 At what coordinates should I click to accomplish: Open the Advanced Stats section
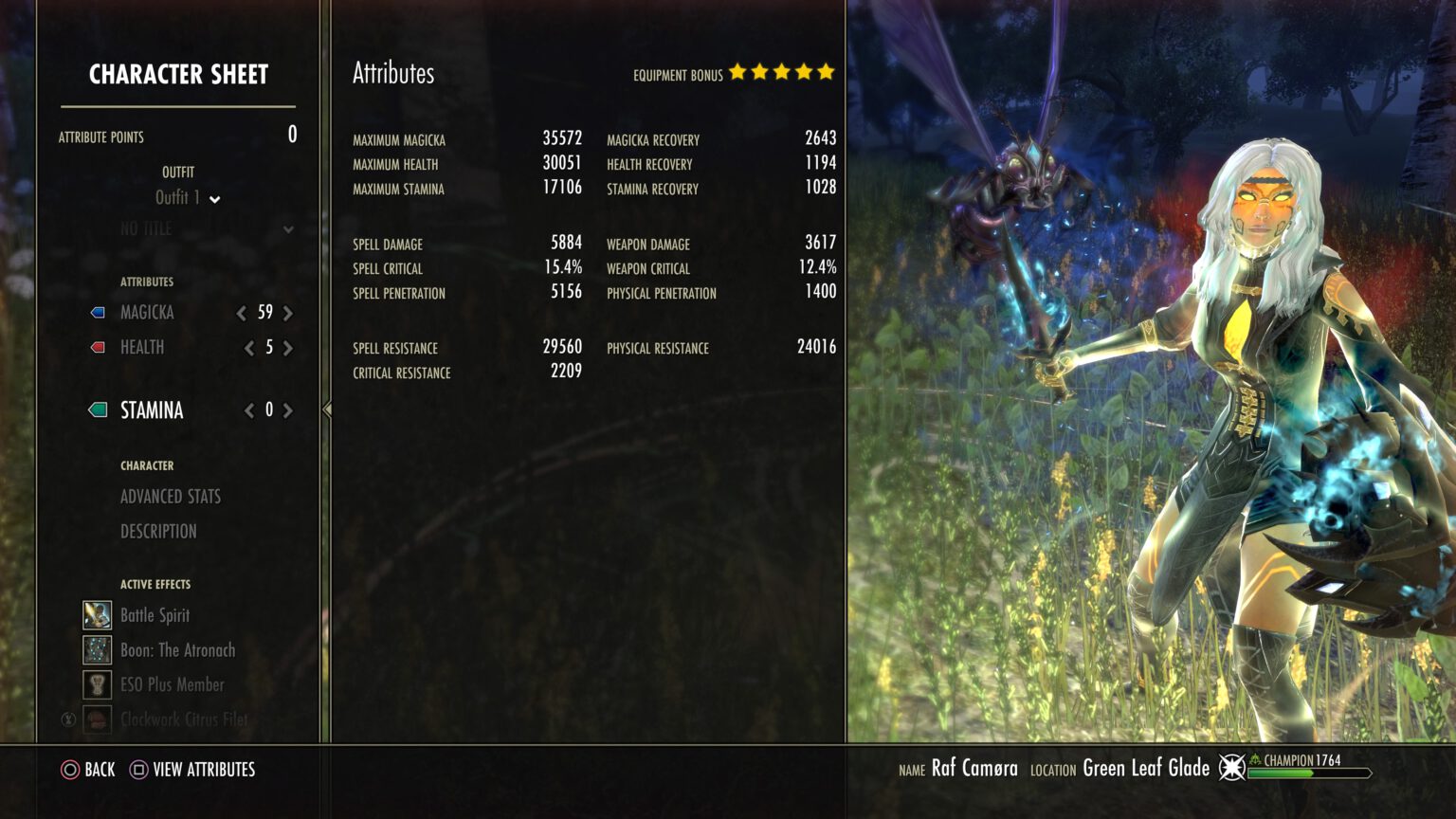coord(170,496)
